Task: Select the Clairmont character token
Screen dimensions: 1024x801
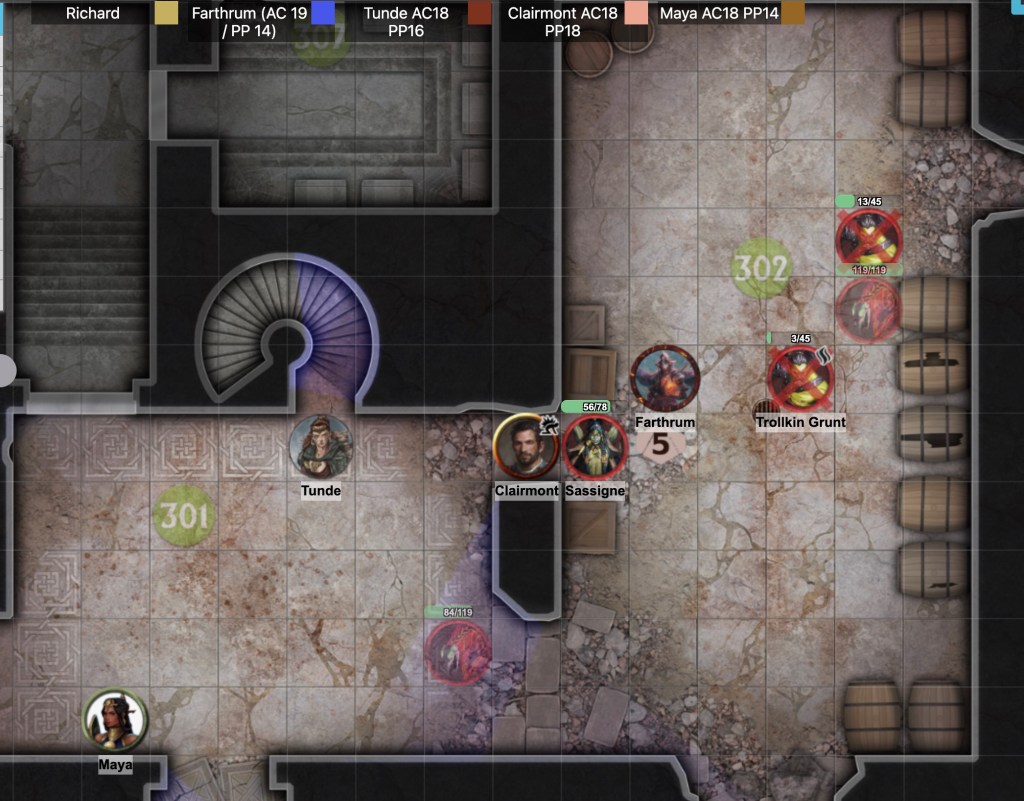Action: click(526, 446)
